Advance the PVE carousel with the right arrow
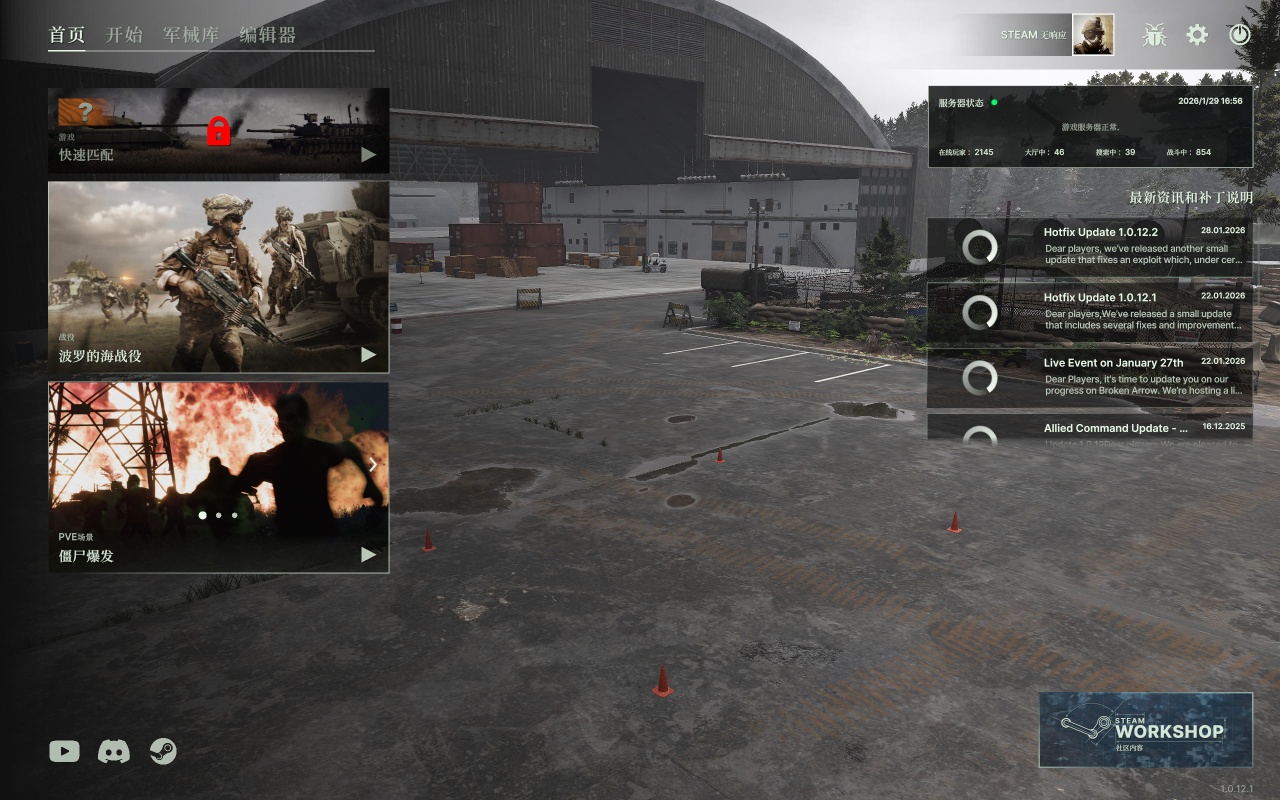1280x800 pixels. click(373, 464)
